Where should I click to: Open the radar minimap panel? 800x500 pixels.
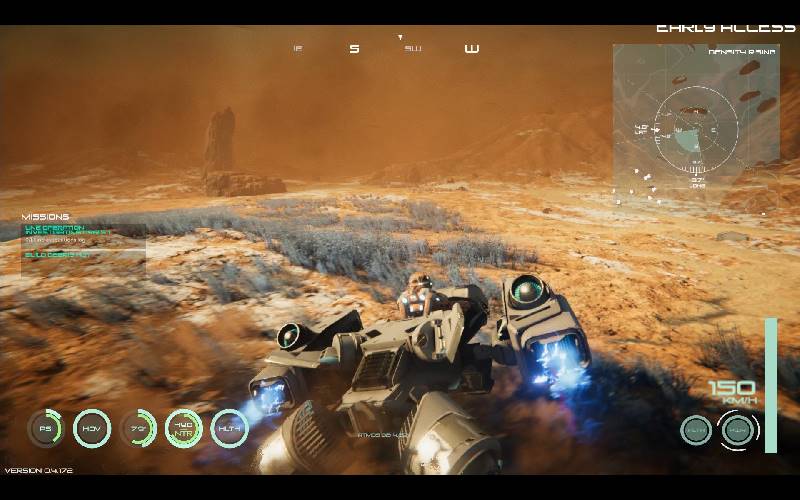coord(695,124)
